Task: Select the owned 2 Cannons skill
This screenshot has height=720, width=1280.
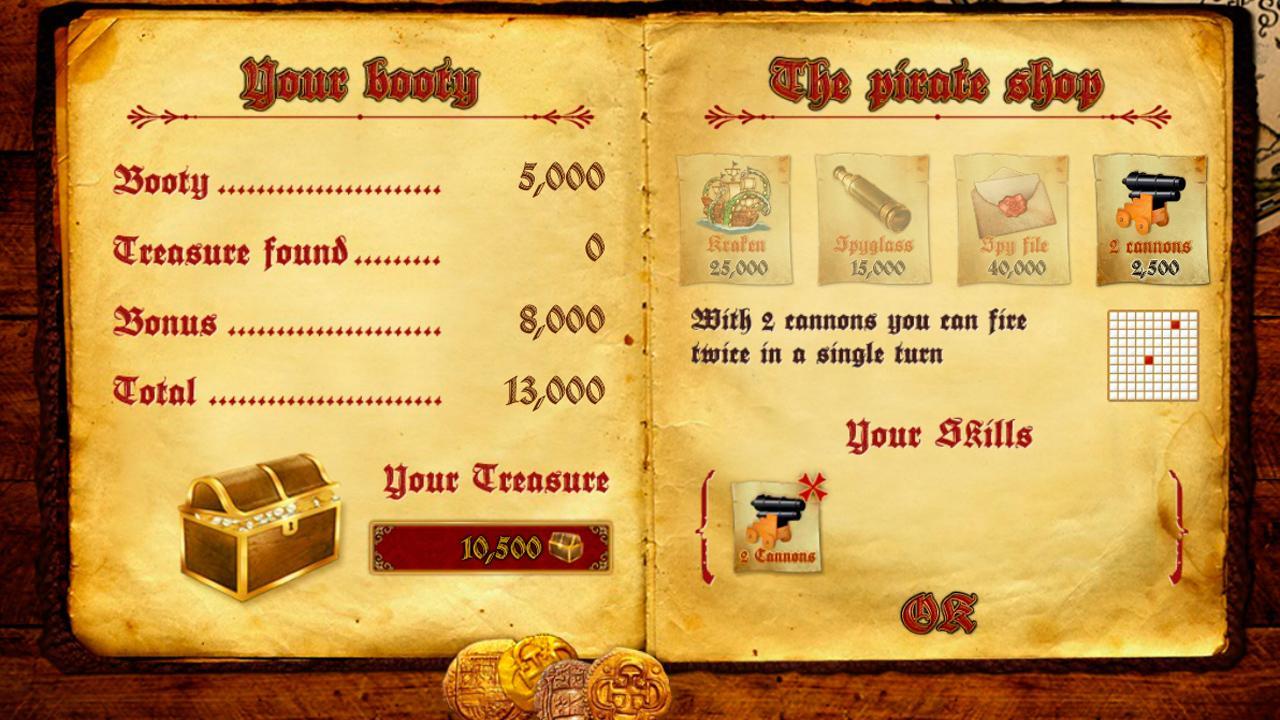Action: [776, 528]
